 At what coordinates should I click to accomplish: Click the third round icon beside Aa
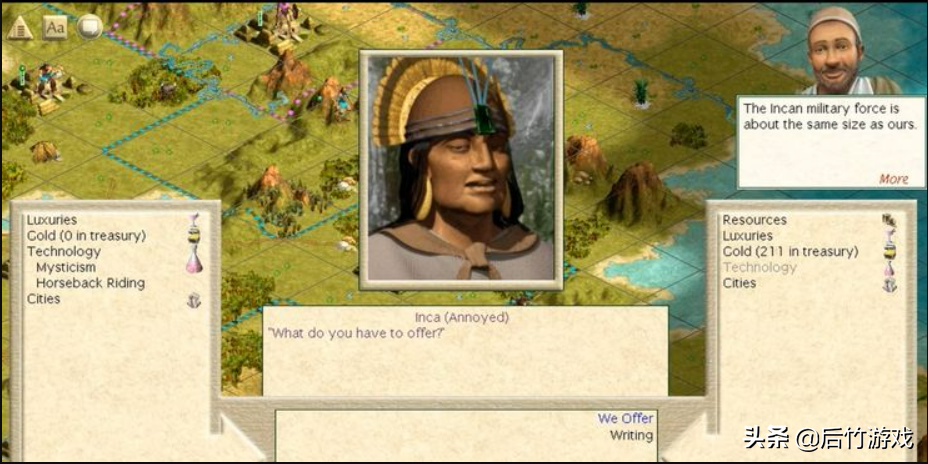[90, 27]
